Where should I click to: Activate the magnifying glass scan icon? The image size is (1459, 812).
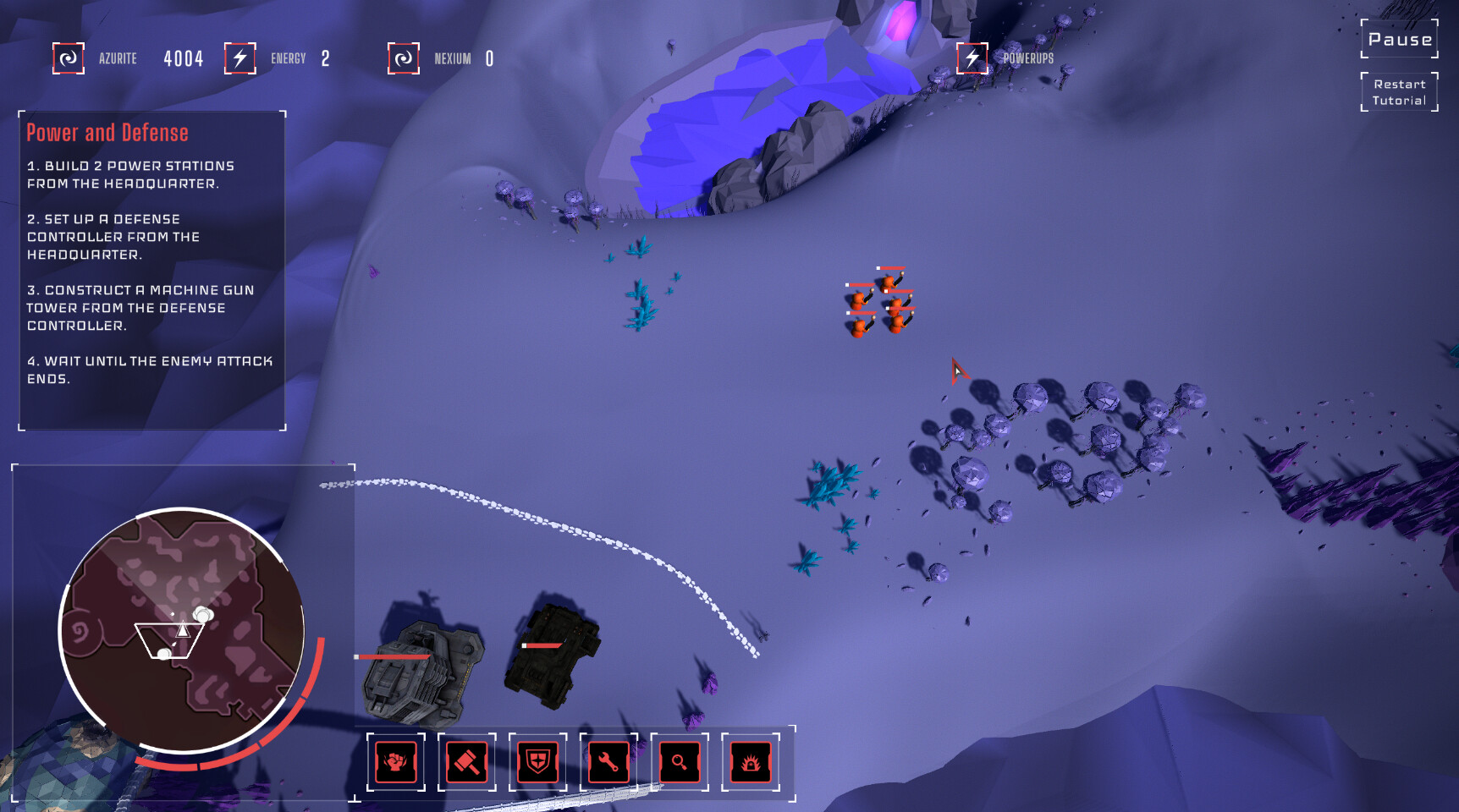click(x=680, y=762)
